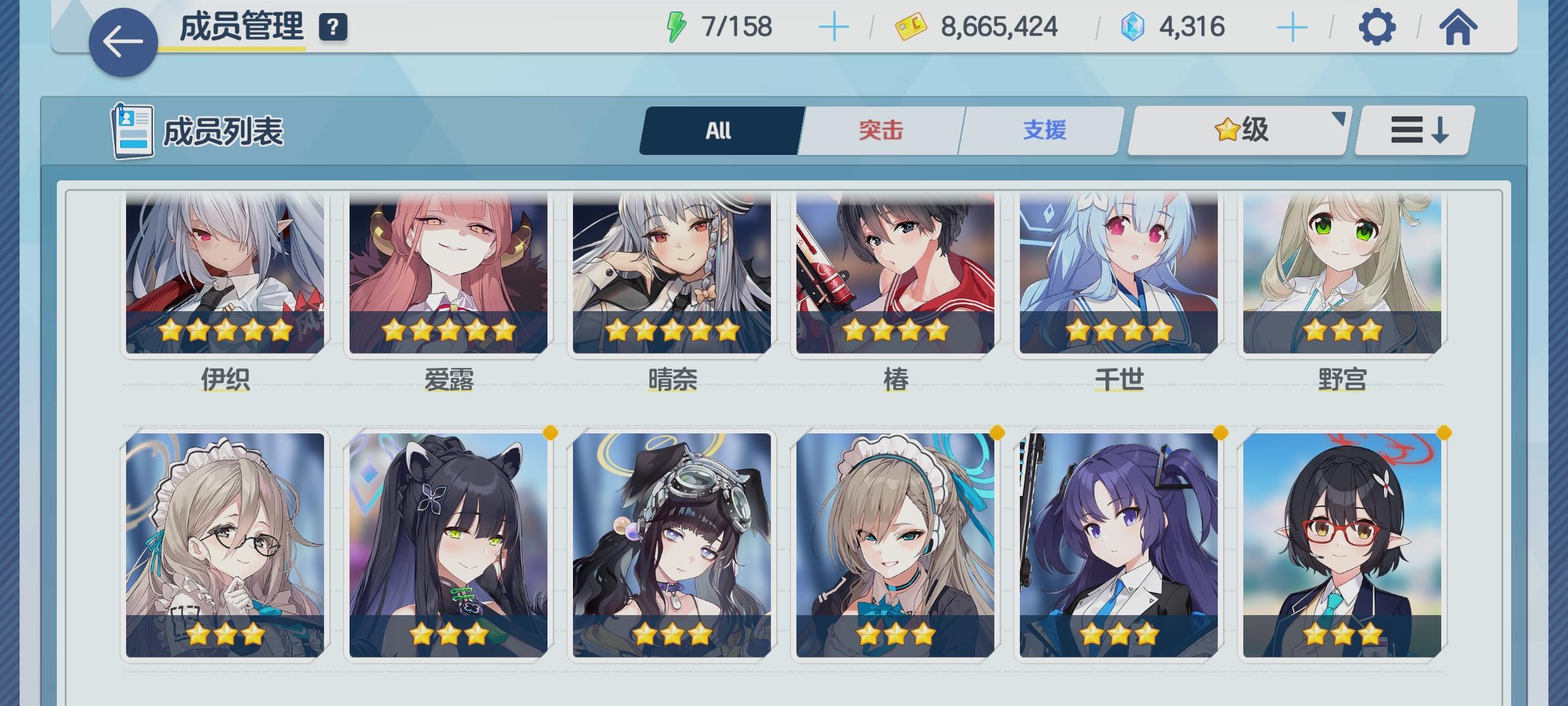Click the gold credits icon
This screenshot has width=1568, height=706.
point(910,26)
